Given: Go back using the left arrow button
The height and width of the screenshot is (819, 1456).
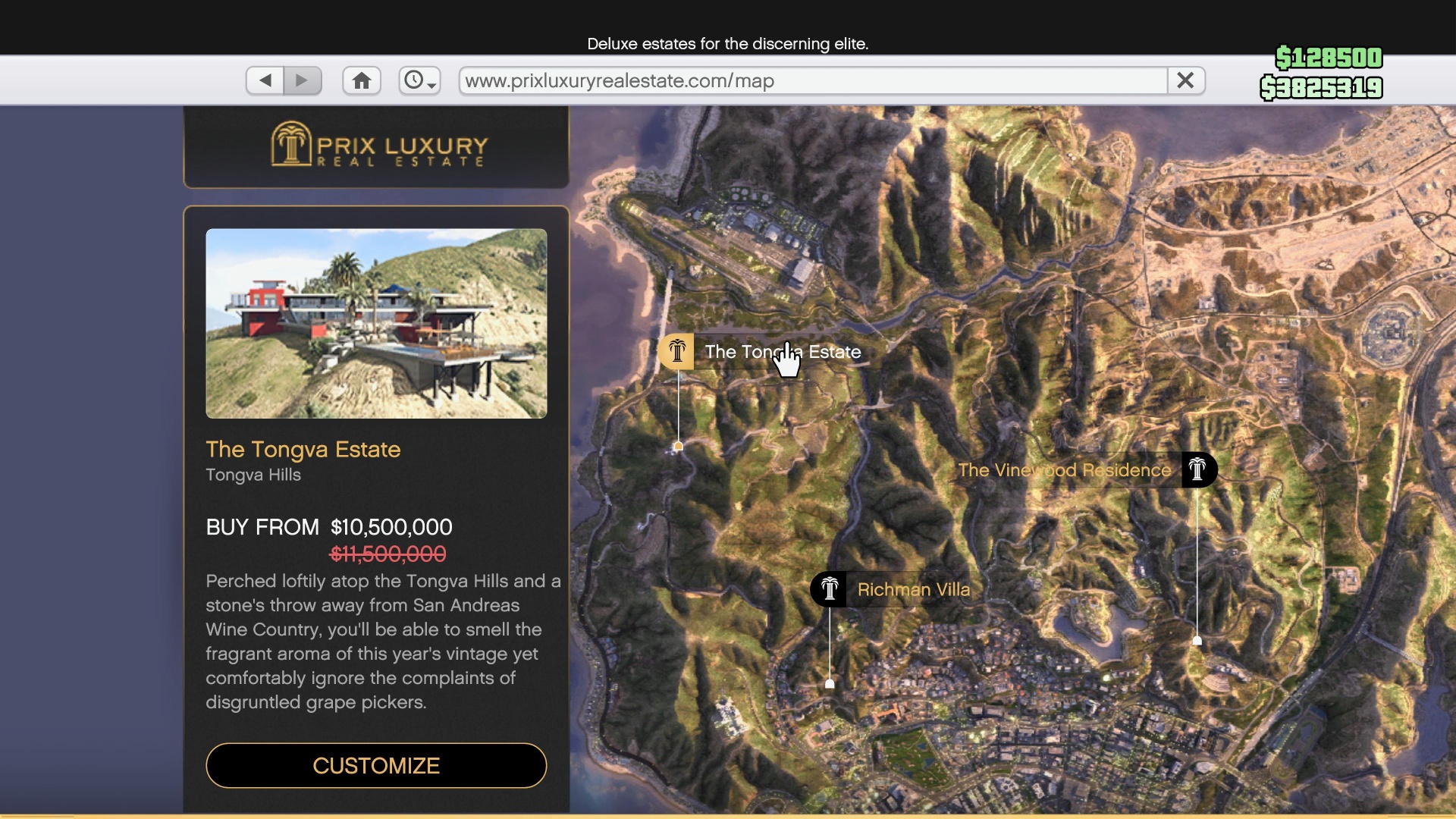Looking at the screenshot, I should click(x=264, y=80).
